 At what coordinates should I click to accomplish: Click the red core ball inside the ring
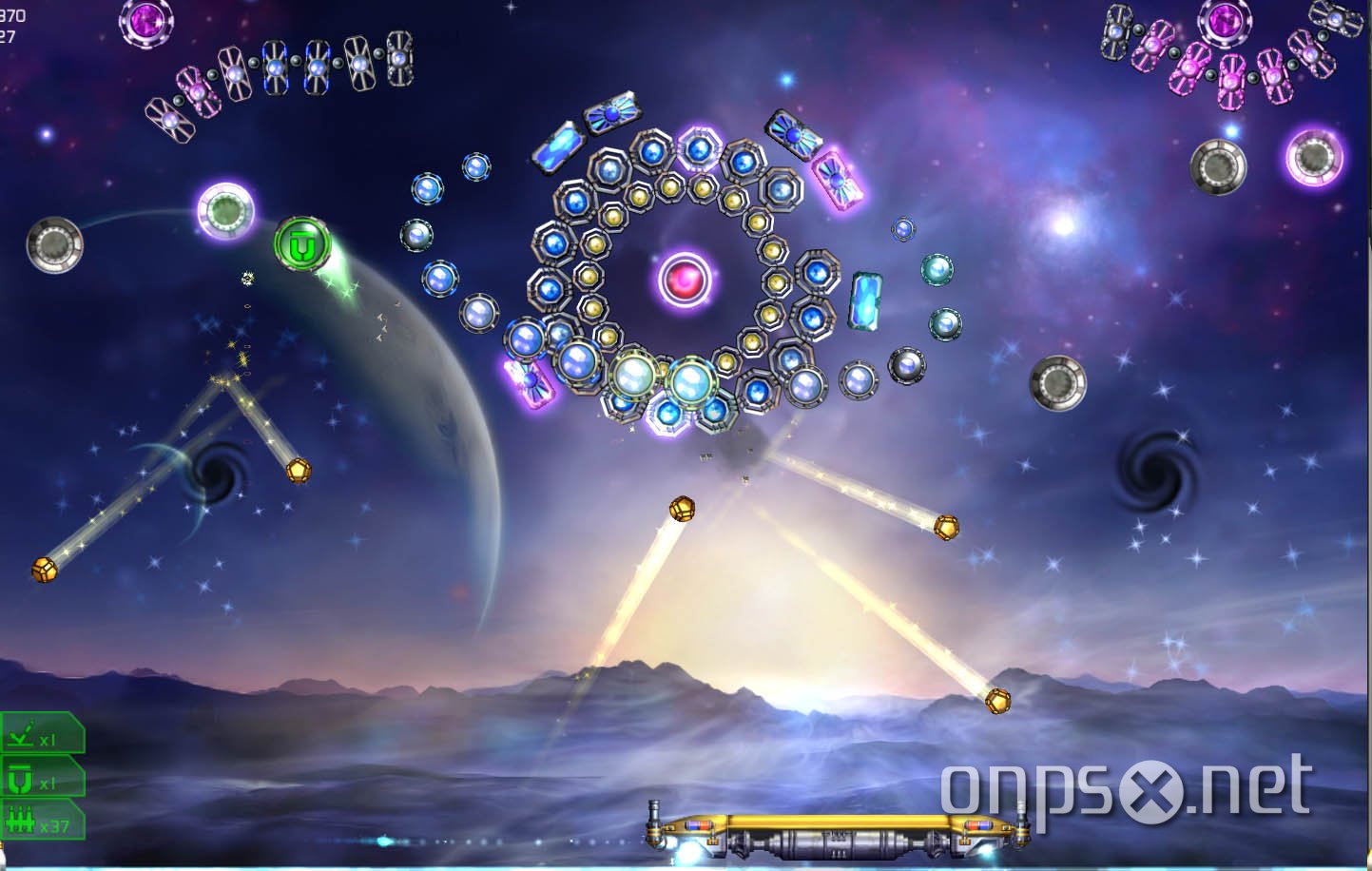(x=685, y=277)
